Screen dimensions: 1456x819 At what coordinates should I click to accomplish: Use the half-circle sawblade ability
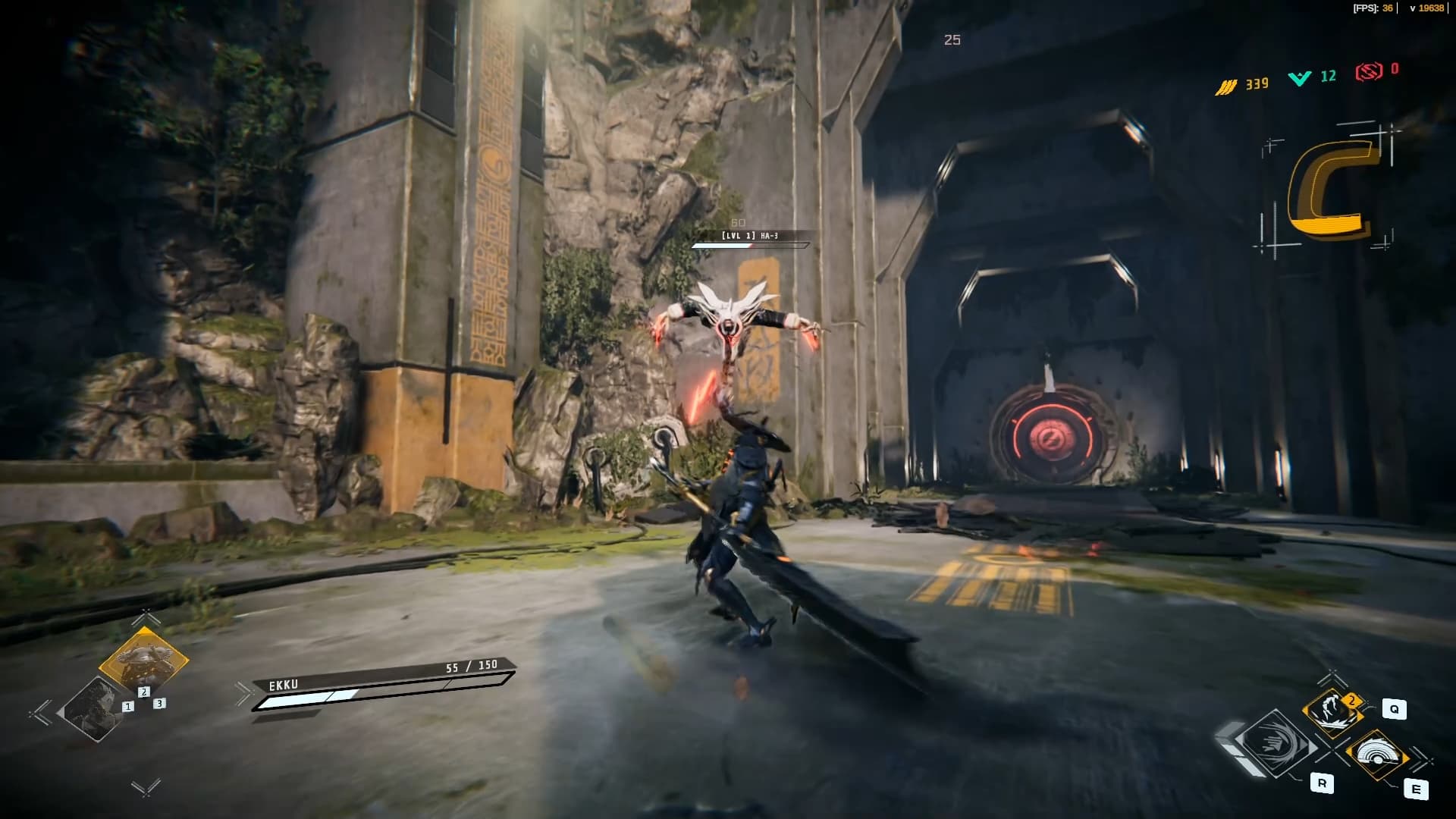[x=1376, y=755]
